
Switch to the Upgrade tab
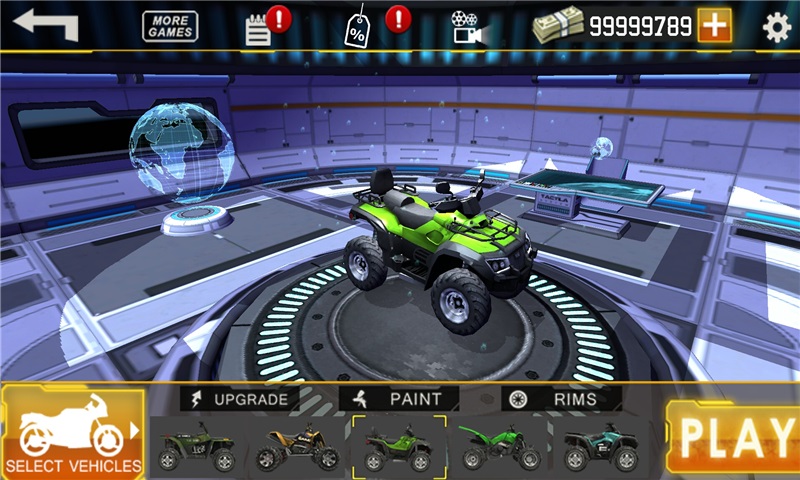point(241,399)
